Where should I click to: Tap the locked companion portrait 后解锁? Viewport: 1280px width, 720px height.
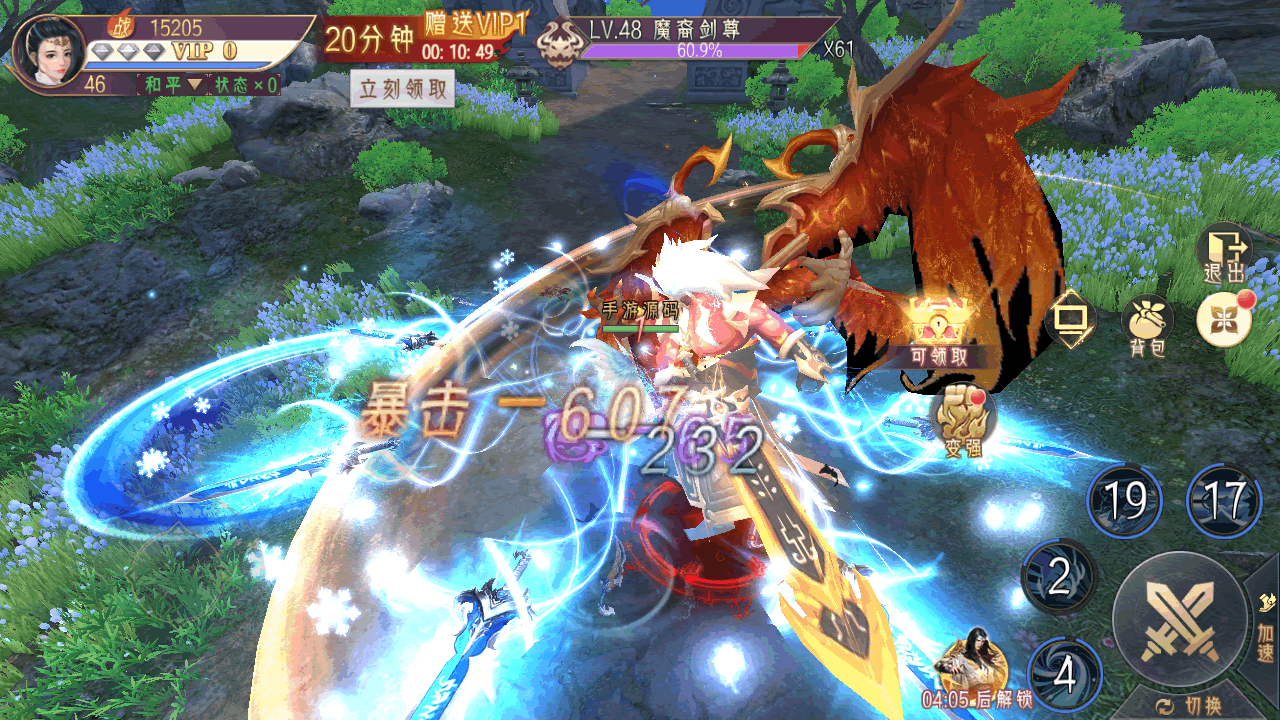[965, 663]
